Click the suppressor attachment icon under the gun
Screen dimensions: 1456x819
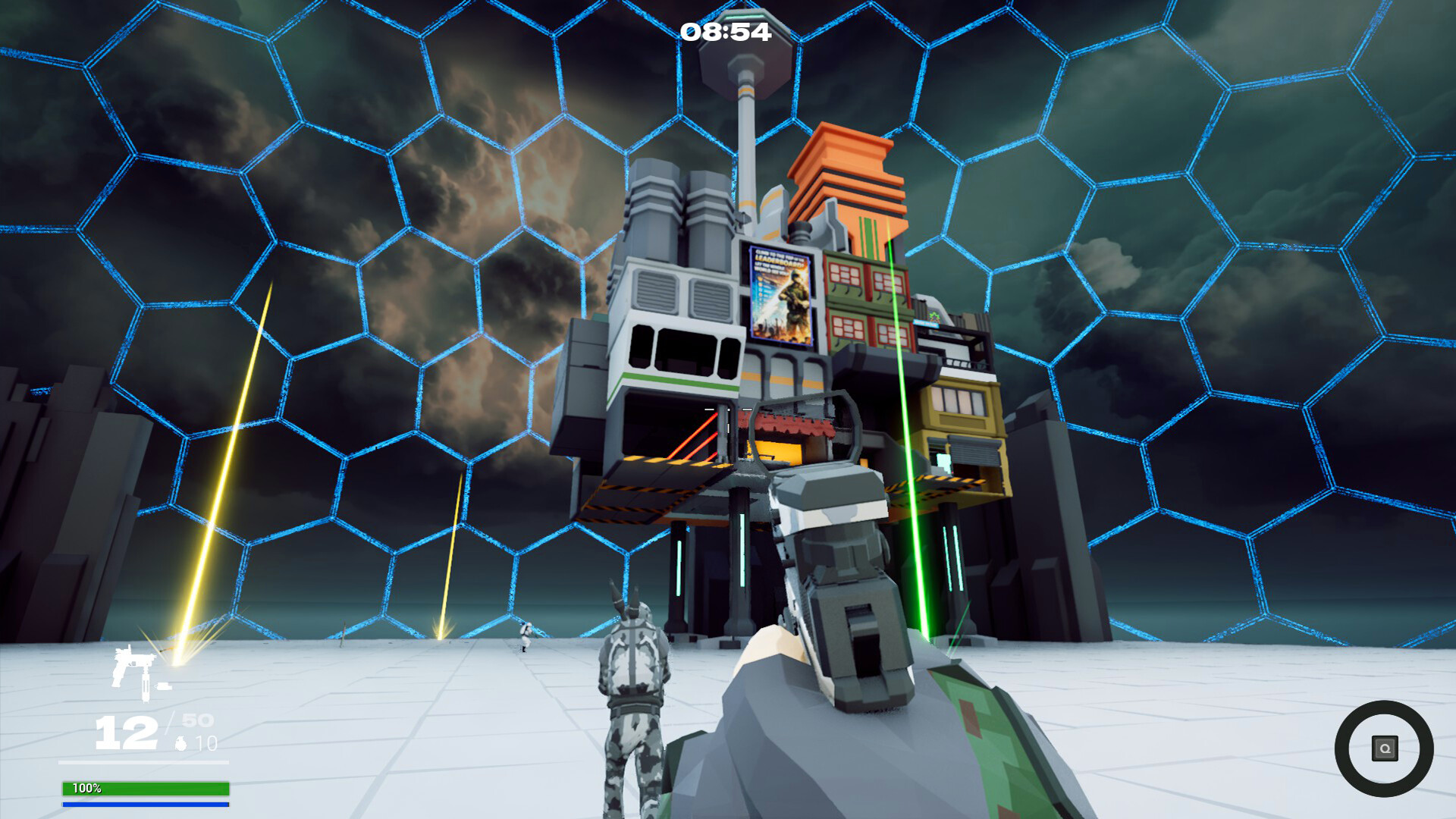point(146,688)
